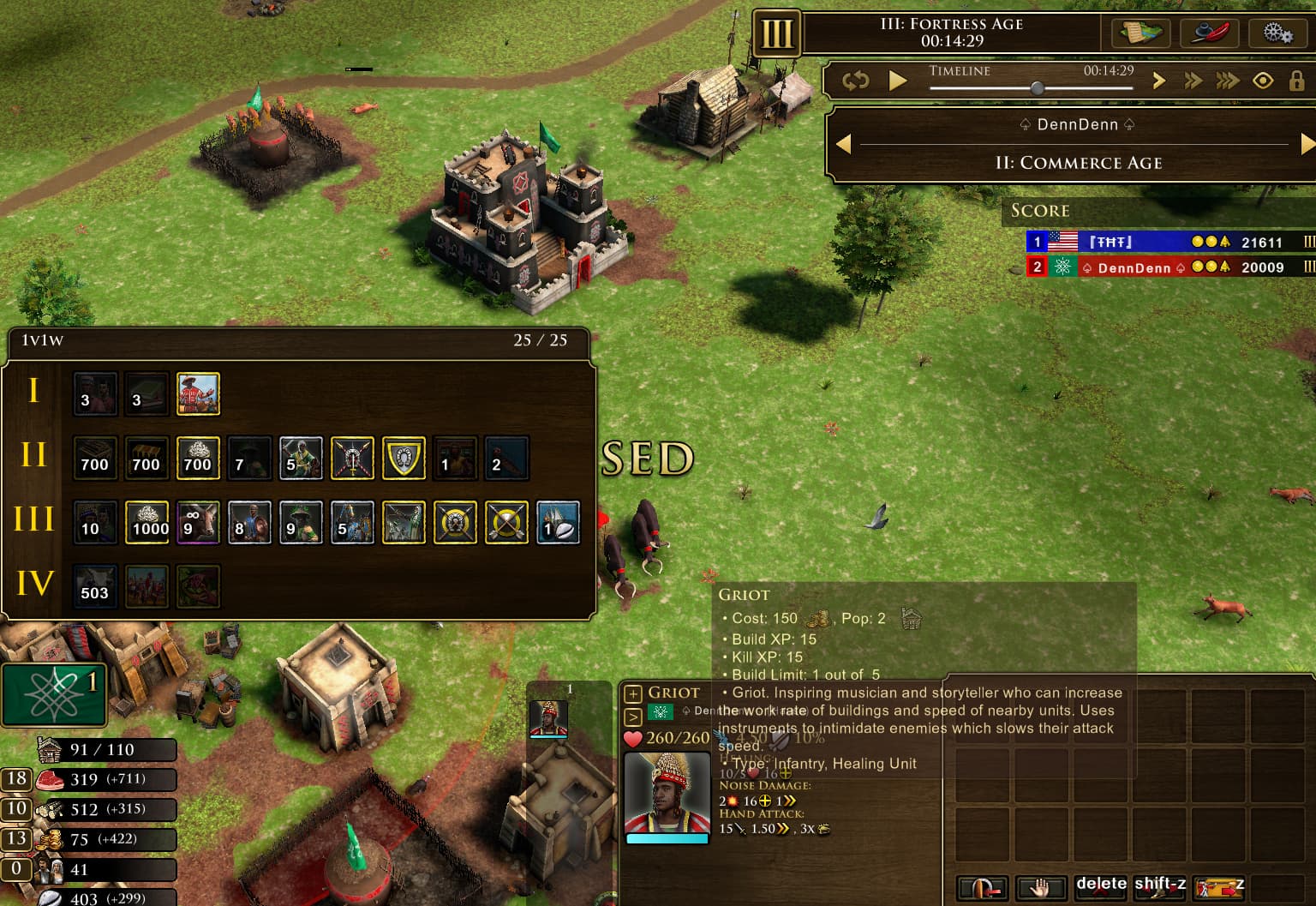Image resolution: width=1316 pixels, height=906 pixels.
Task: Select the 503 card in Age IV
Action: (x=95, y=586)
